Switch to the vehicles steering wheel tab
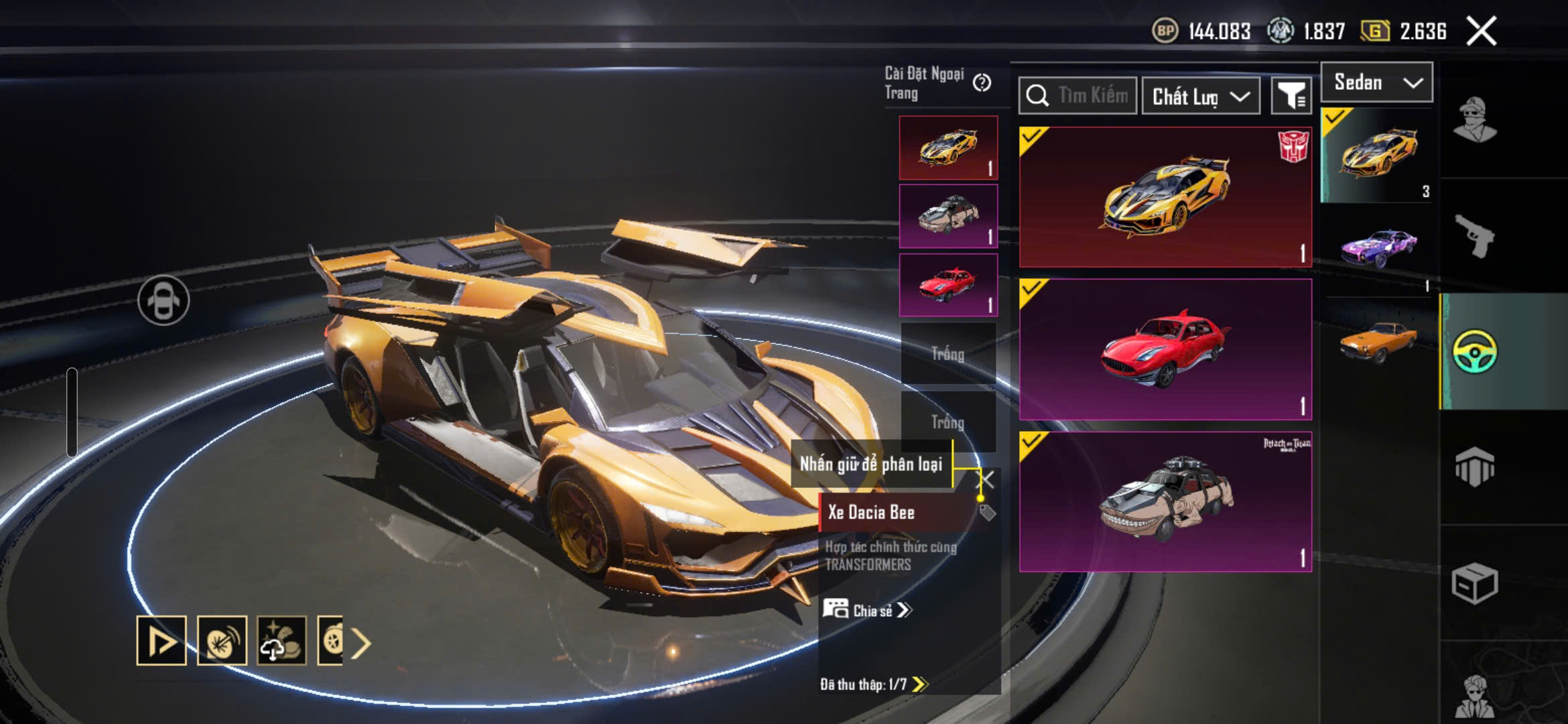This screenshot has width=1568, height=724. 1474,351
